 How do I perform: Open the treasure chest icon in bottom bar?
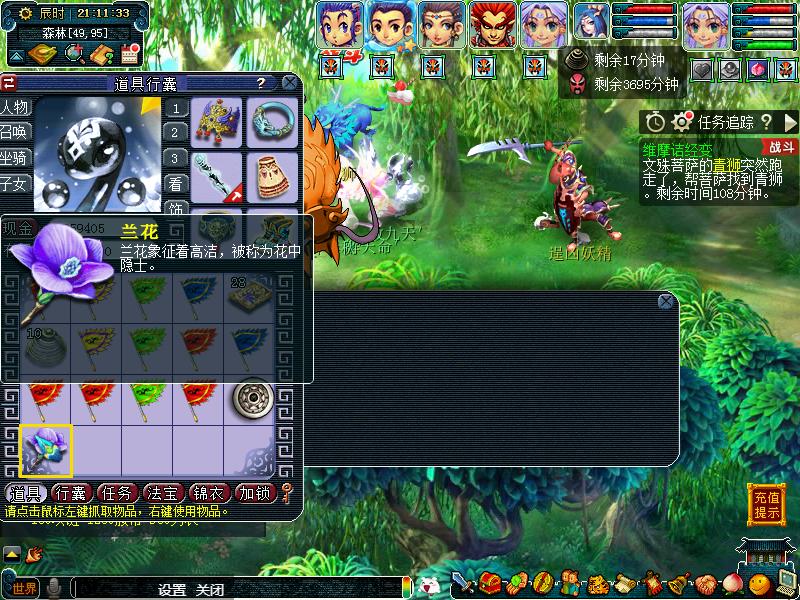click(490, 583)
